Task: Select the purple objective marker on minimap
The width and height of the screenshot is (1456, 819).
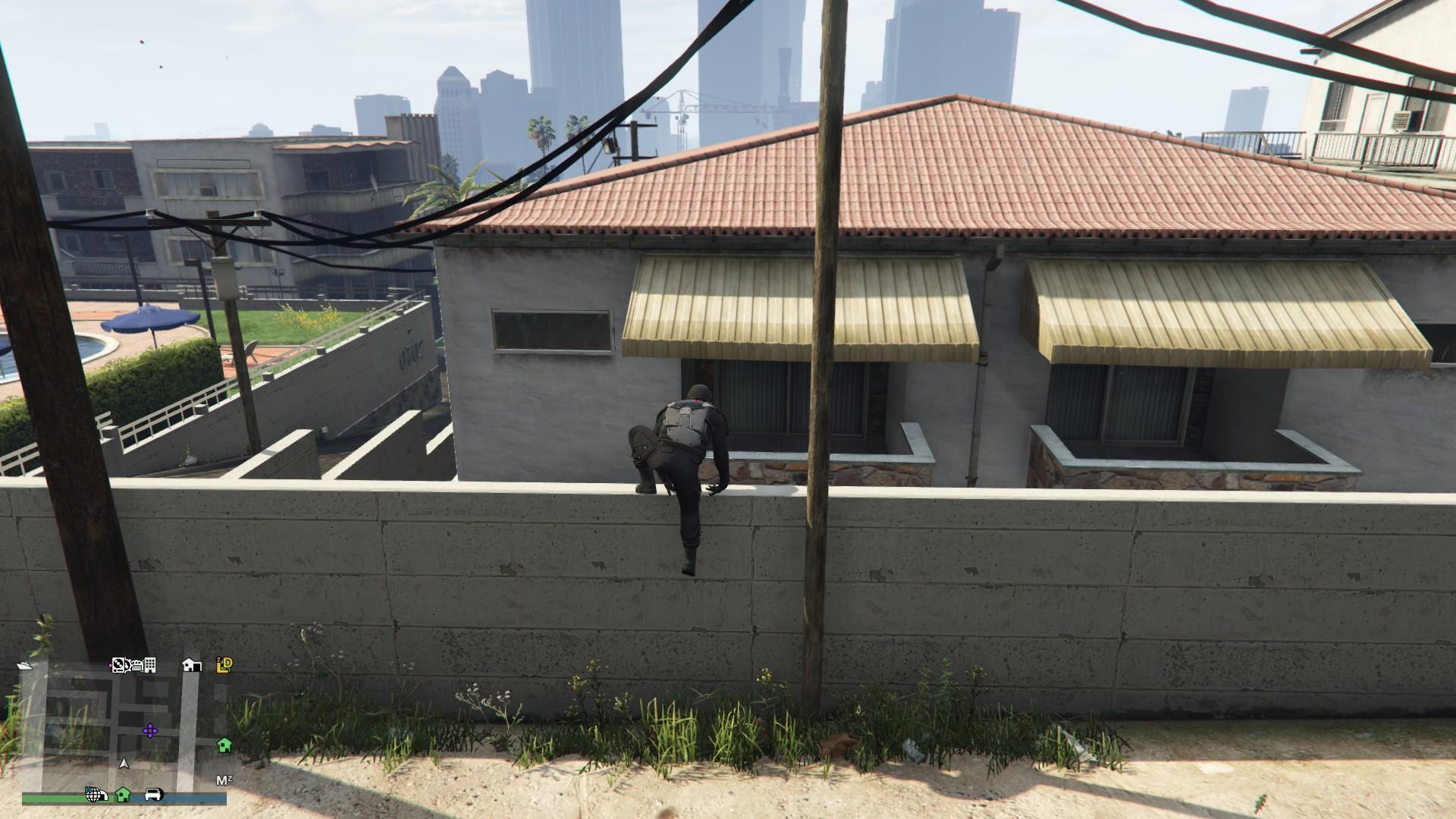Action: pyautogui.click(x=149, y=730)
